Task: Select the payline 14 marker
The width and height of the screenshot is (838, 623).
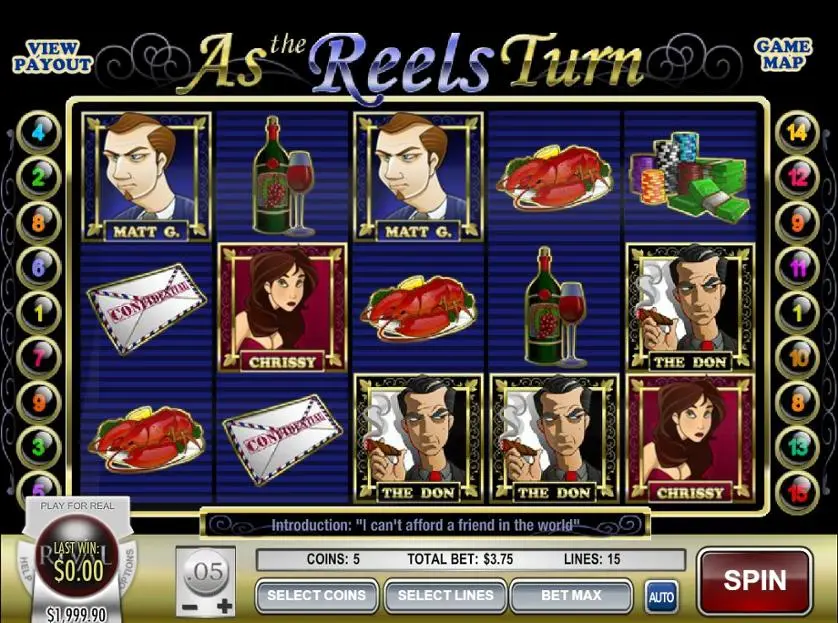Action: [x=797, y=132]
